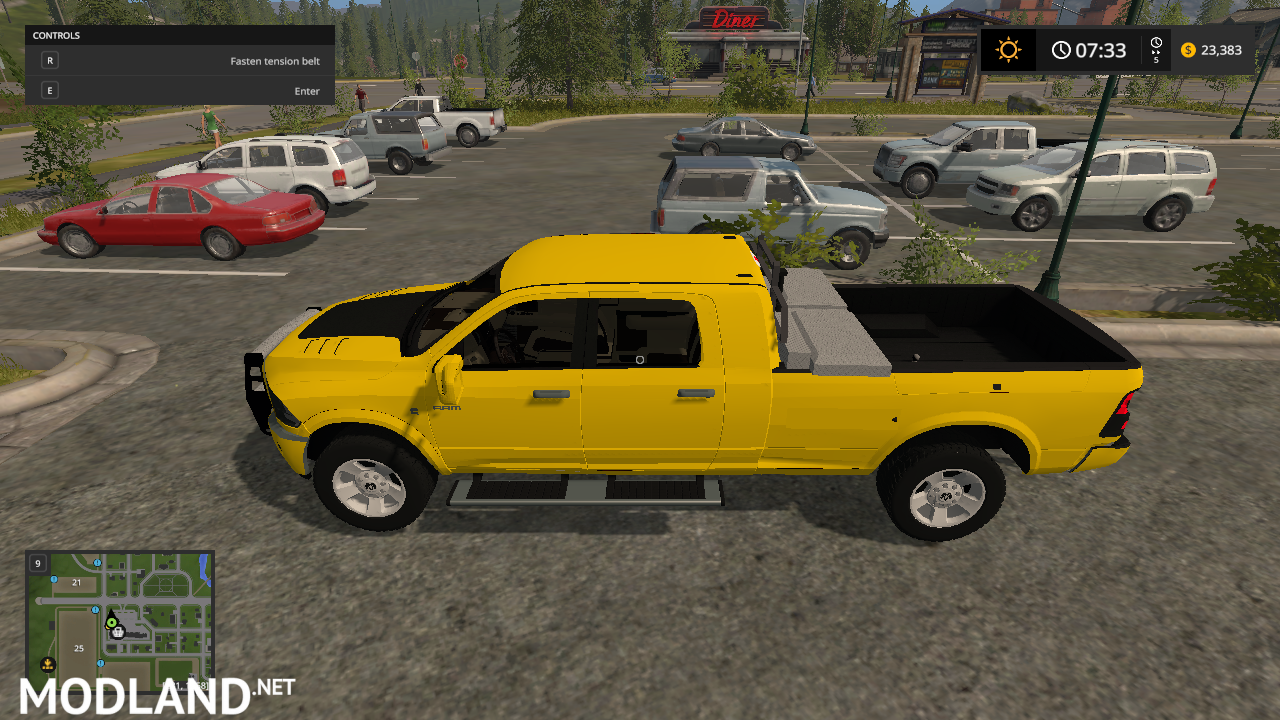
Task: Click the green player marker on the minimap
Action: click(112, 623)
